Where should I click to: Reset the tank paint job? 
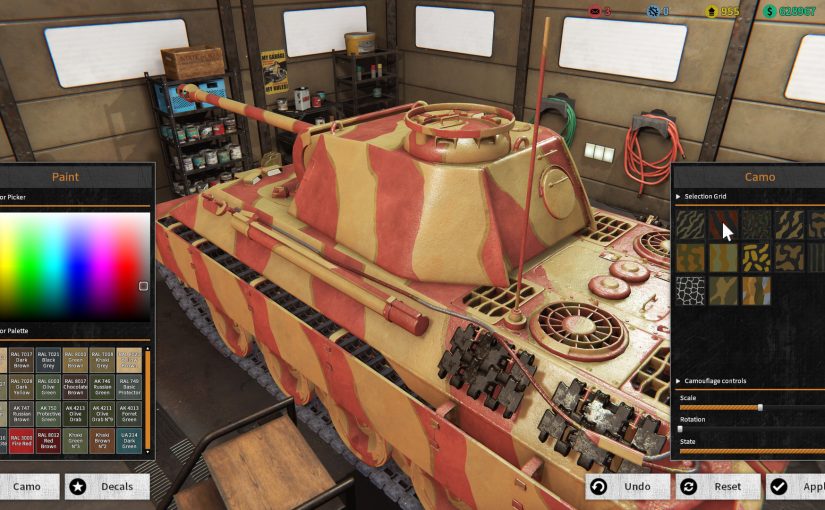tap(717, 487)
